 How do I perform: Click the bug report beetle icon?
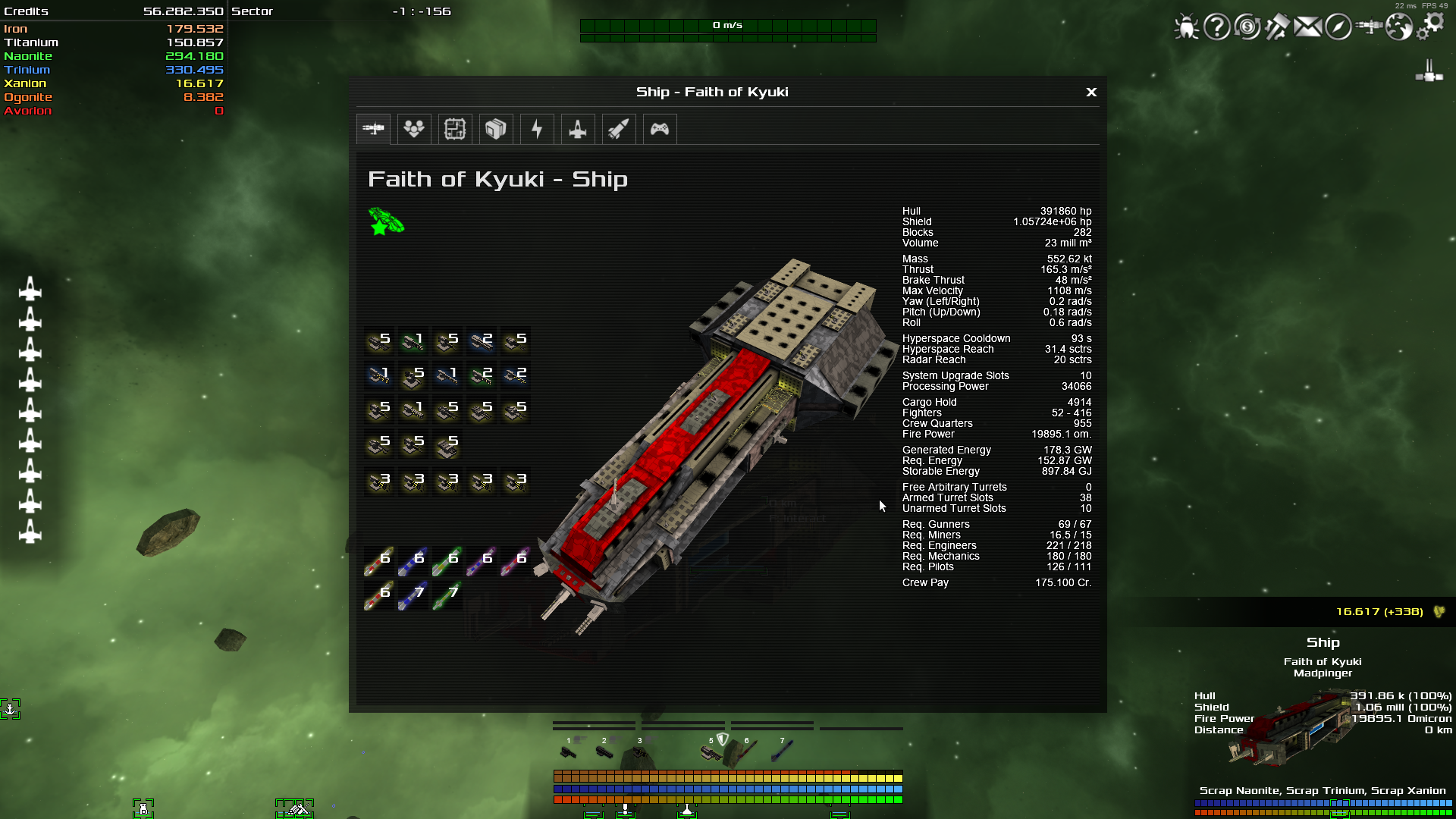point(1186,27)
